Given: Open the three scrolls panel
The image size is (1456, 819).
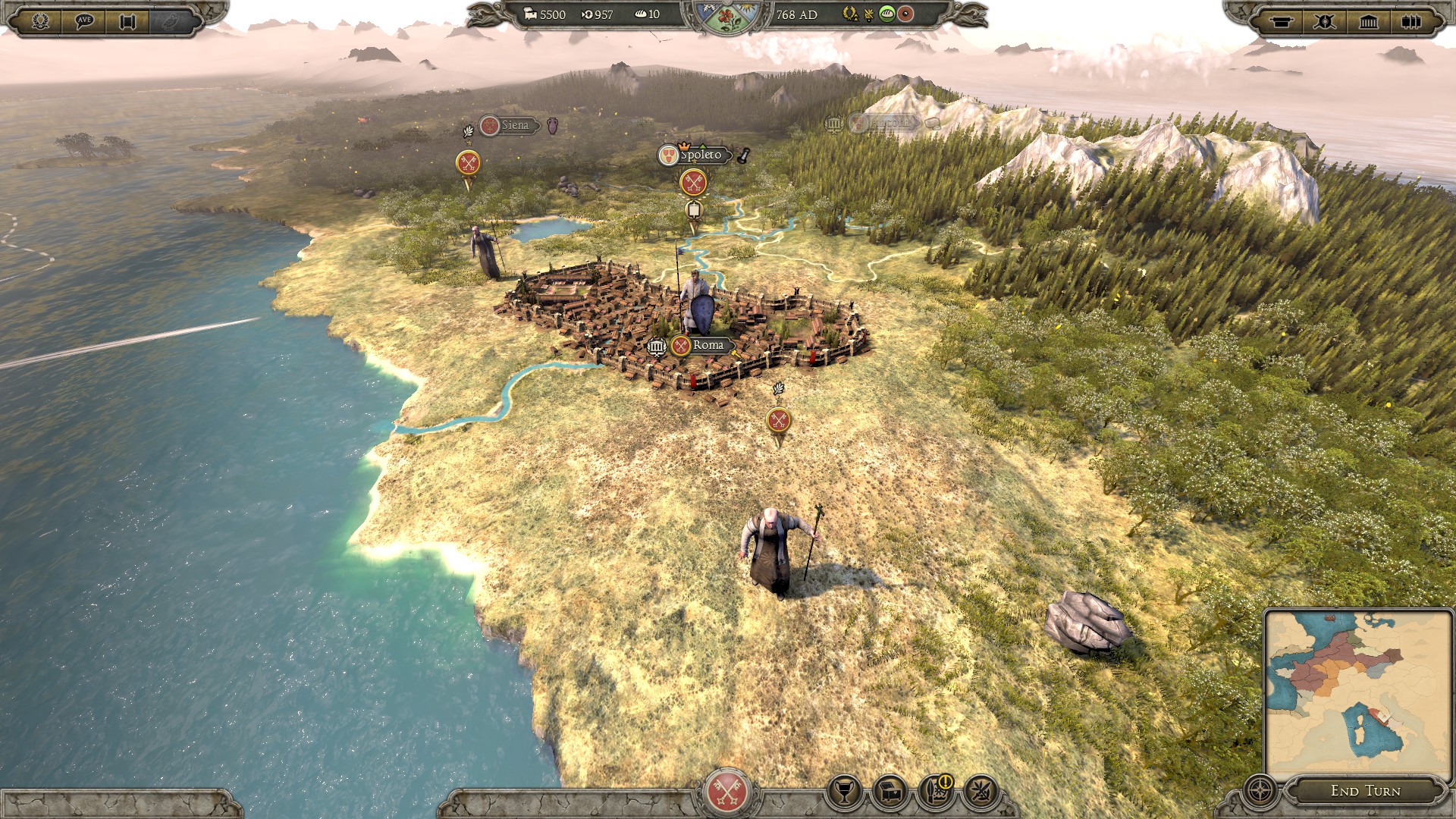Looking at the screenshot, I should tap(1411, 20).
